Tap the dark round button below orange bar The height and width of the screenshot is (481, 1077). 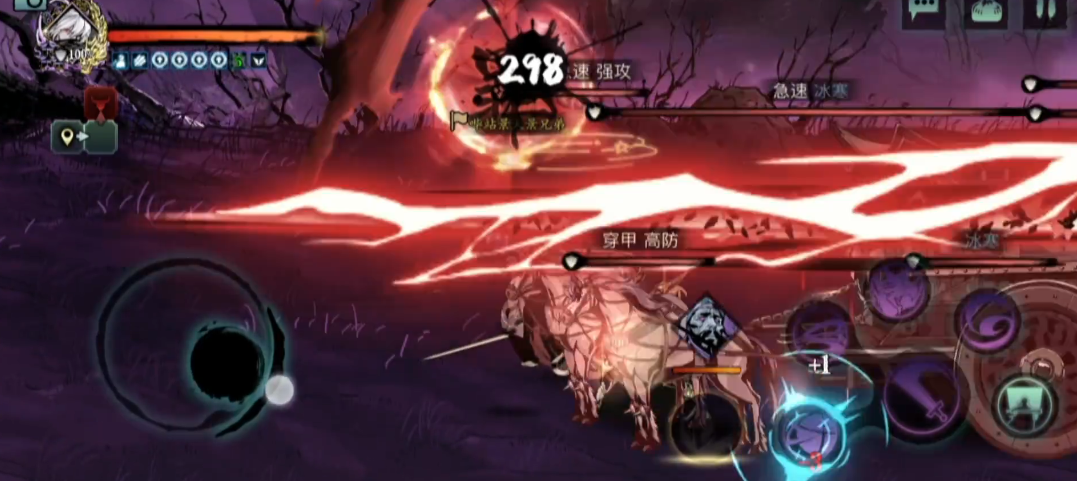tap(704, 423)
